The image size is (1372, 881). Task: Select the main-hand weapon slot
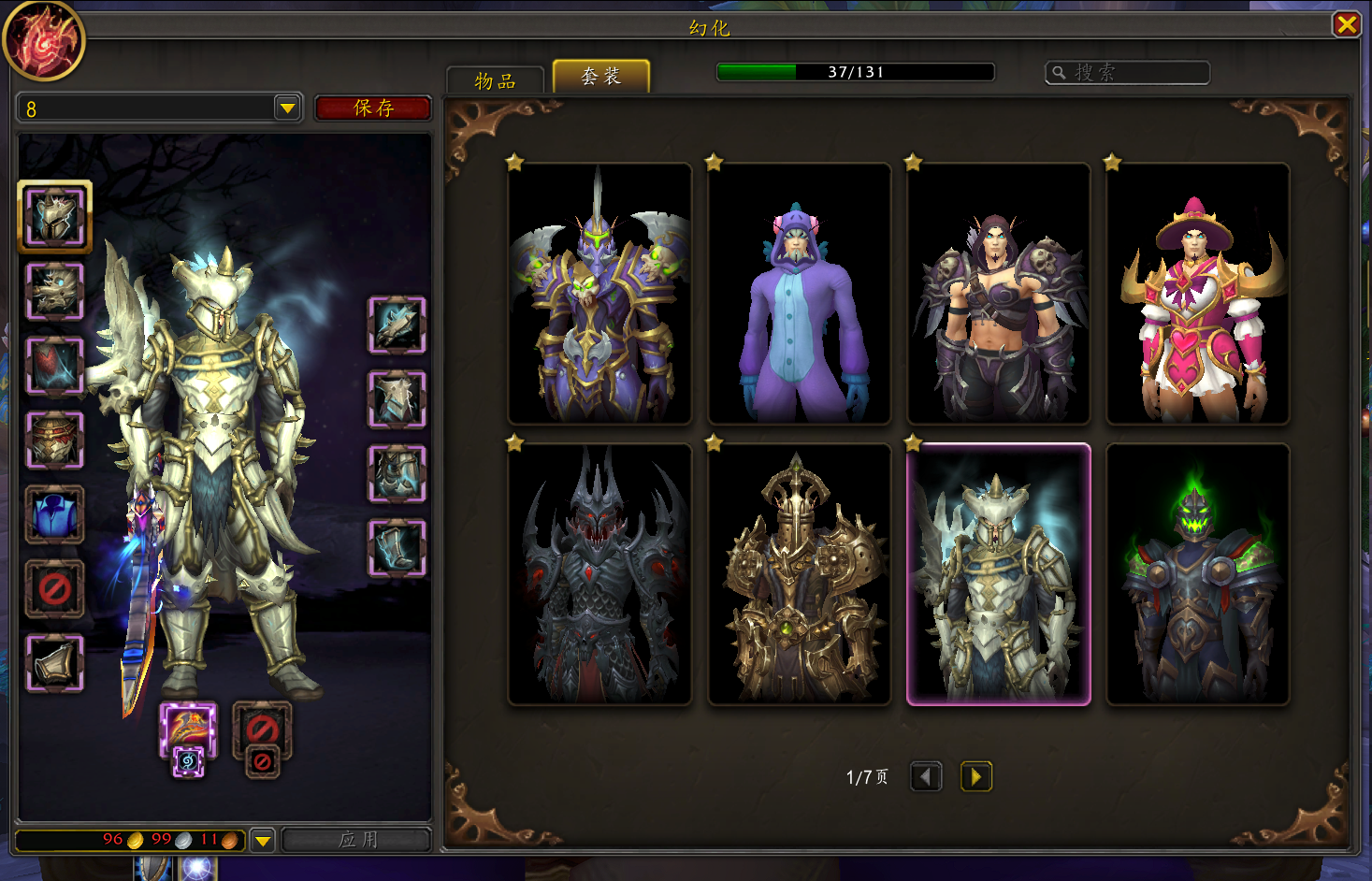tap(188, 729)
